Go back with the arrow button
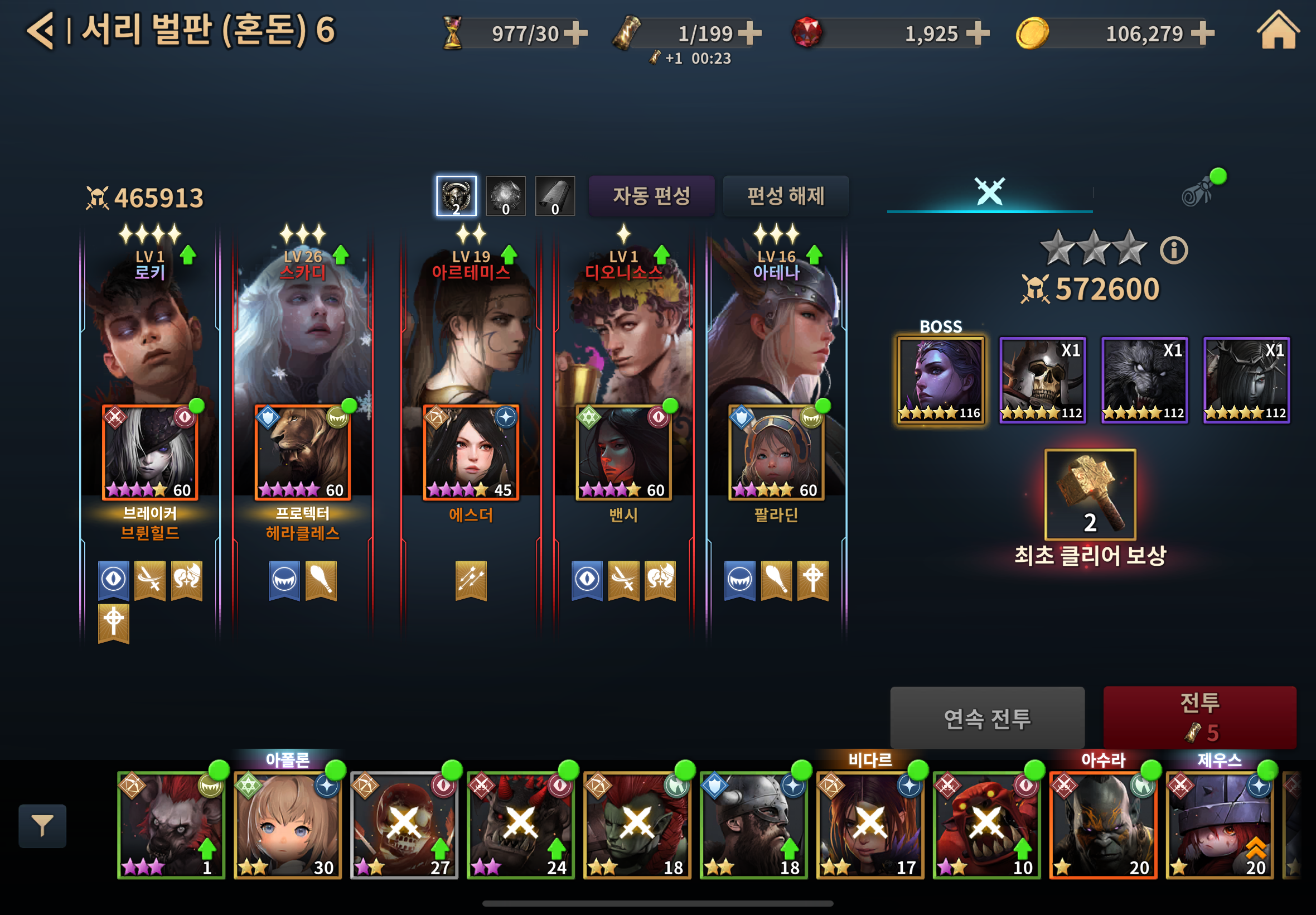1316x915 pixels. tap(40, 30)
